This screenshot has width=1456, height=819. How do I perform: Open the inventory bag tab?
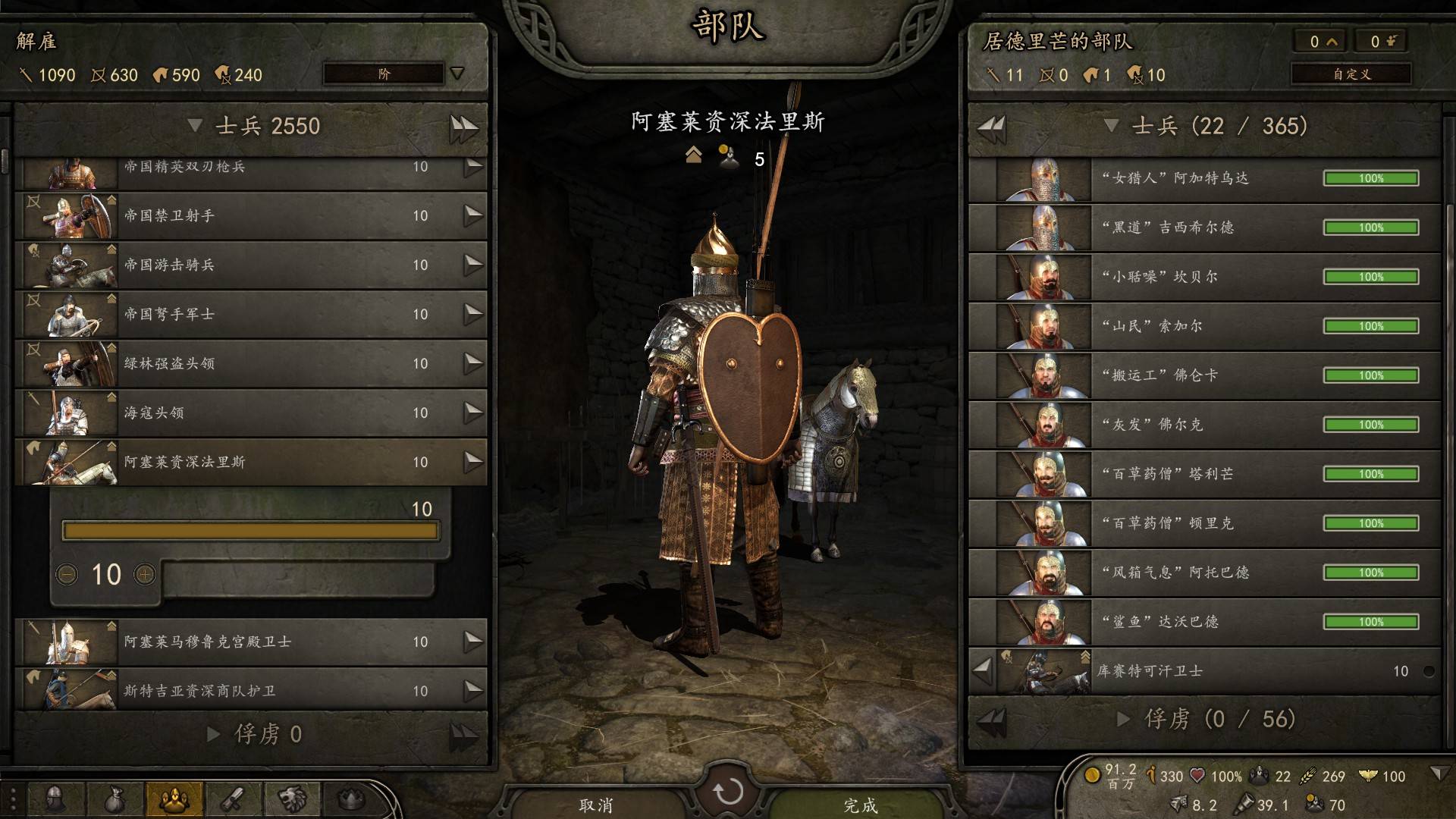pyautogui.click(x=114, y=798)
